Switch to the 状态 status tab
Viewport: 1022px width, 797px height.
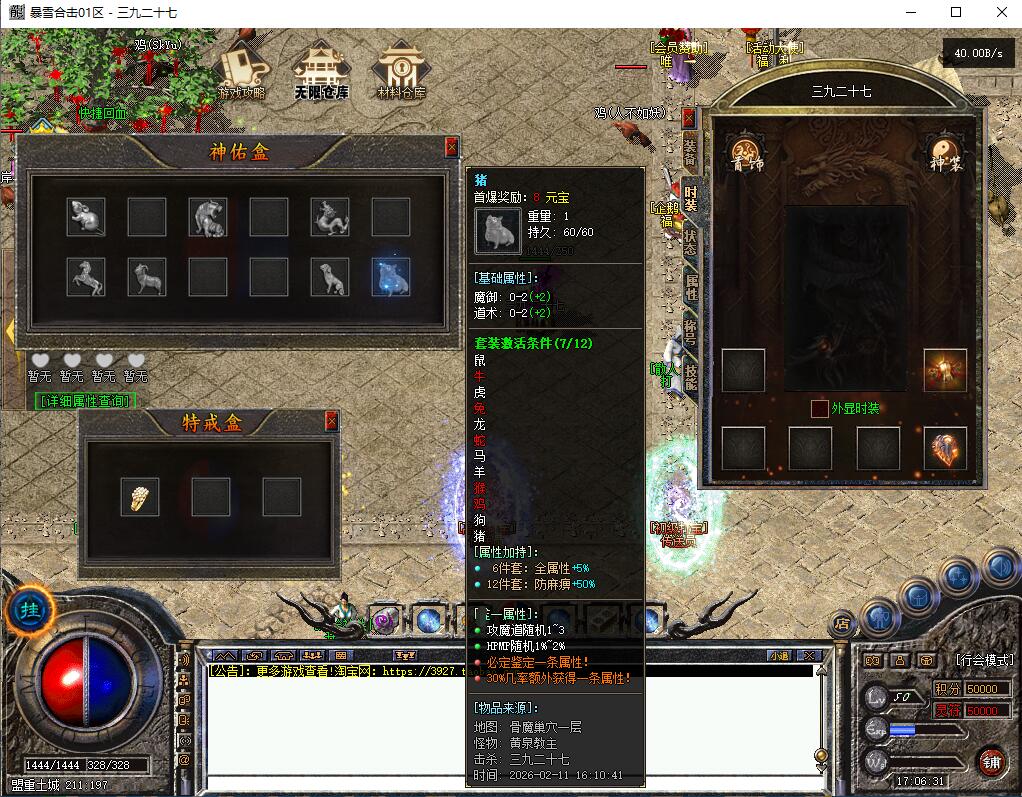(690, 241)
